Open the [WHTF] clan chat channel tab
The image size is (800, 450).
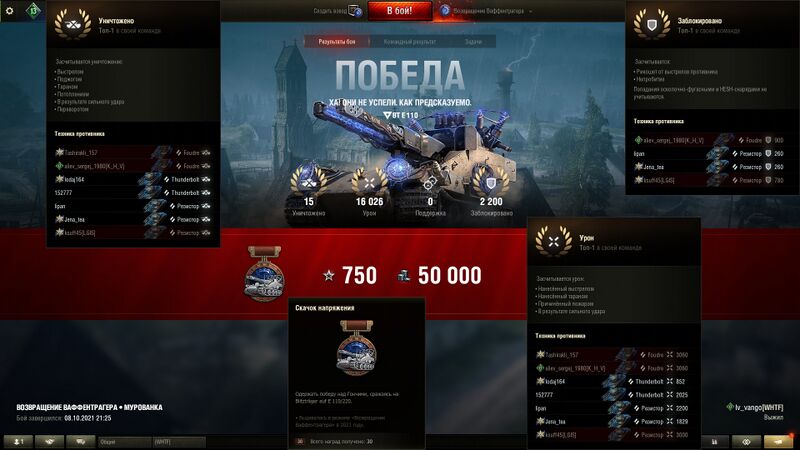pos(178,441)
